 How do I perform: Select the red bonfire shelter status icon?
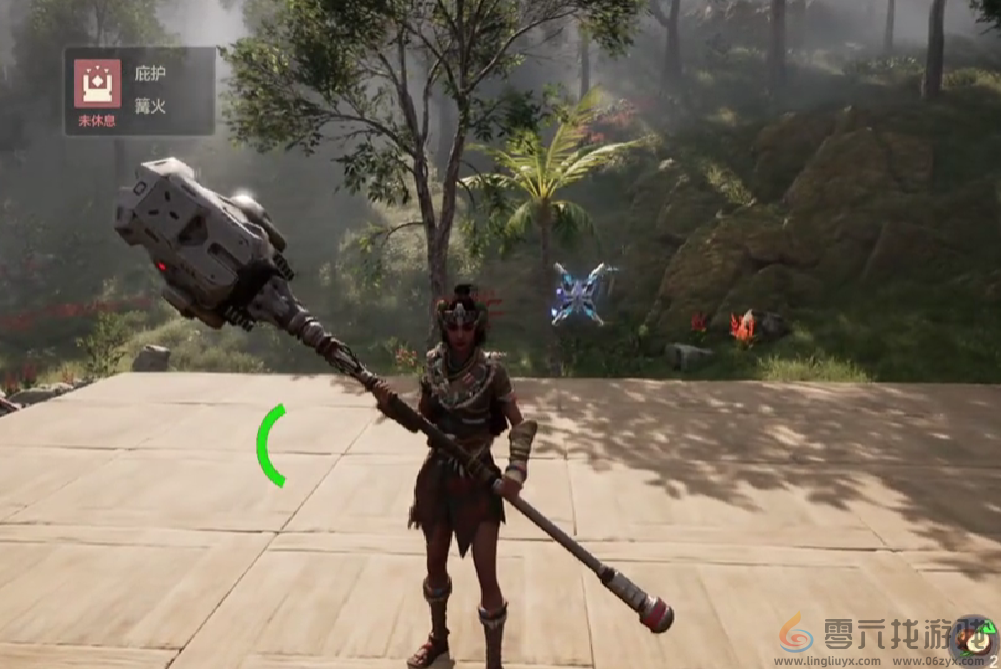click(97, 83)
